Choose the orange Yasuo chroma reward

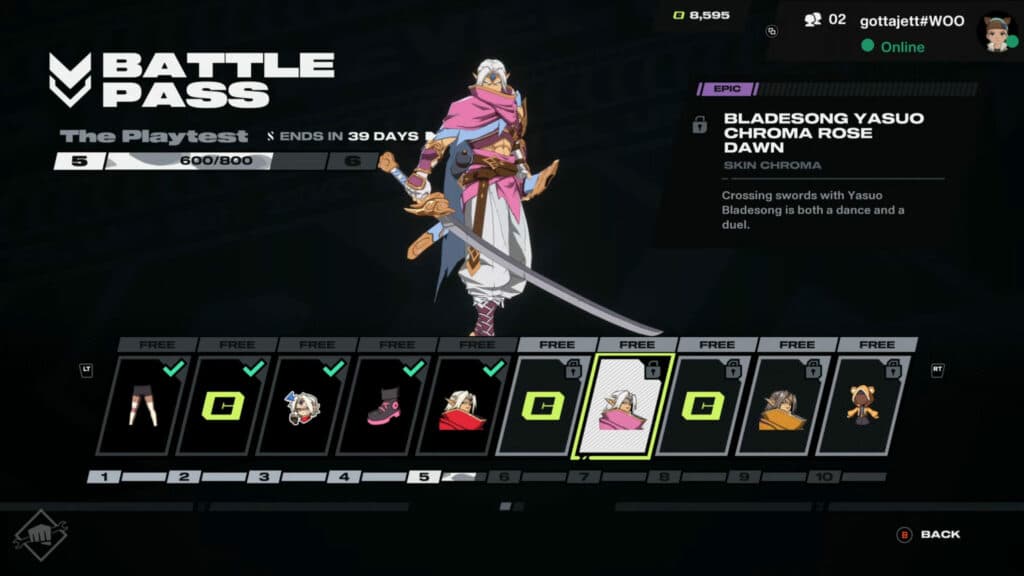783,406
